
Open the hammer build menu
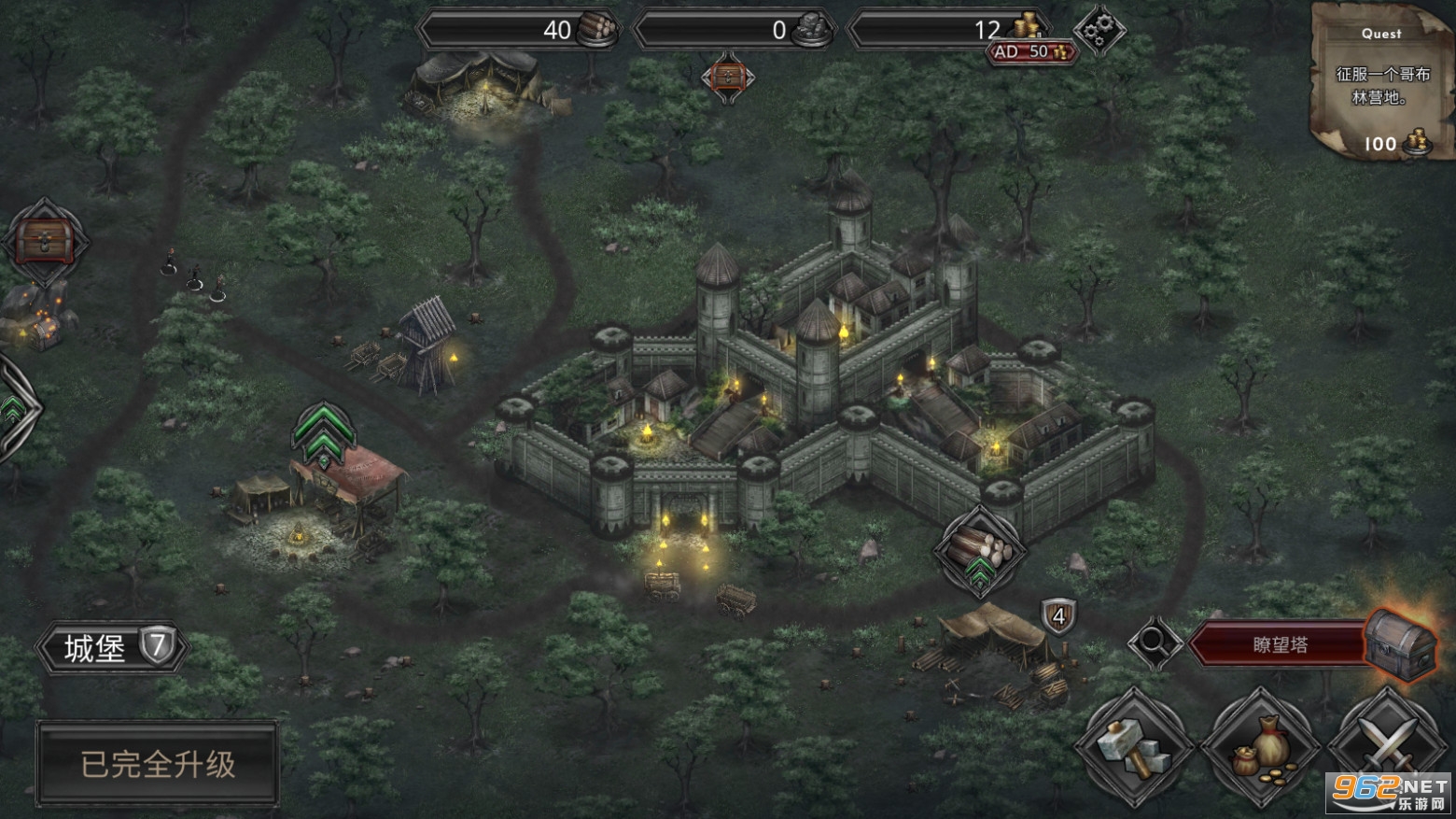pos(1134,748)
